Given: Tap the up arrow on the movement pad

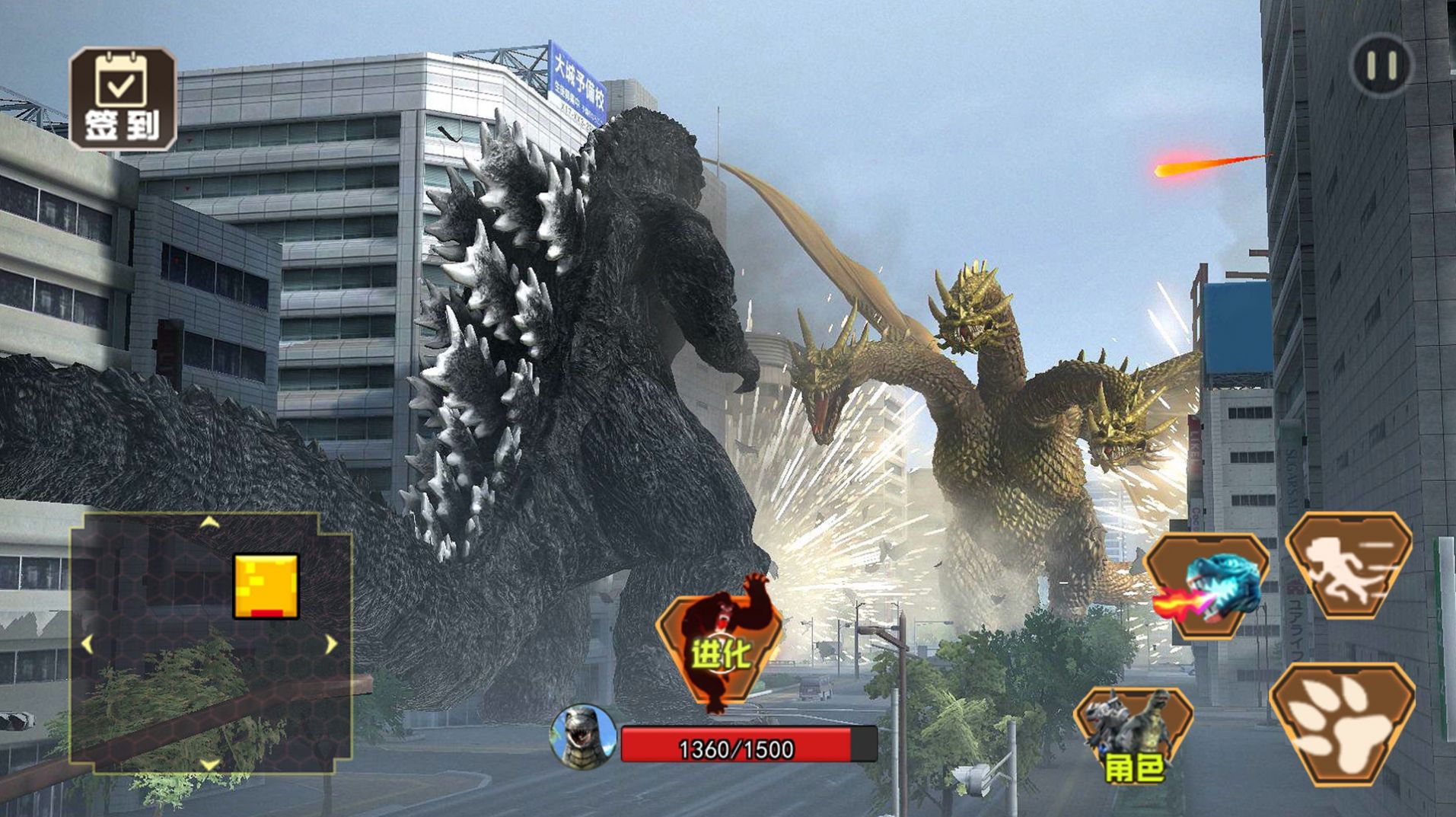Looking at the screenshot, I should pos(209,523).
